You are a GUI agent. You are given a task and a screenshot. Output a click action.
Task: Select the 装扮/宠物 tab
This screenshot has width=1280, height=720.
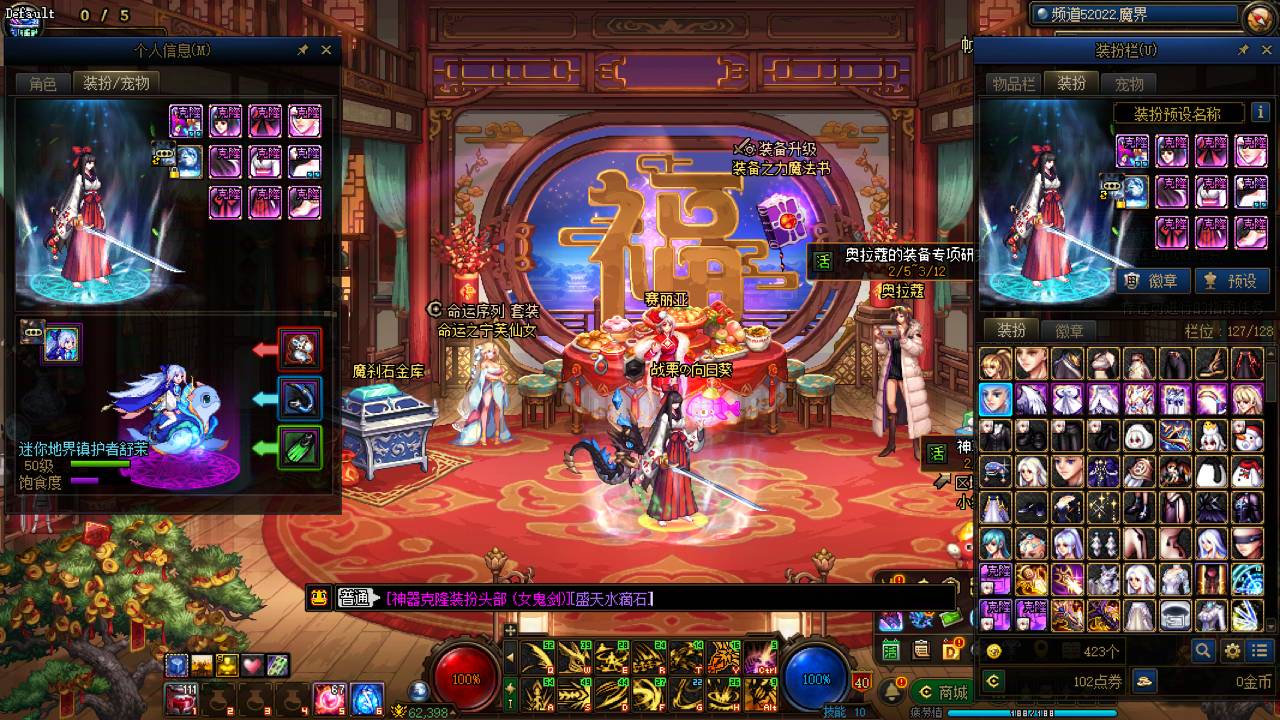coord(116,84)
